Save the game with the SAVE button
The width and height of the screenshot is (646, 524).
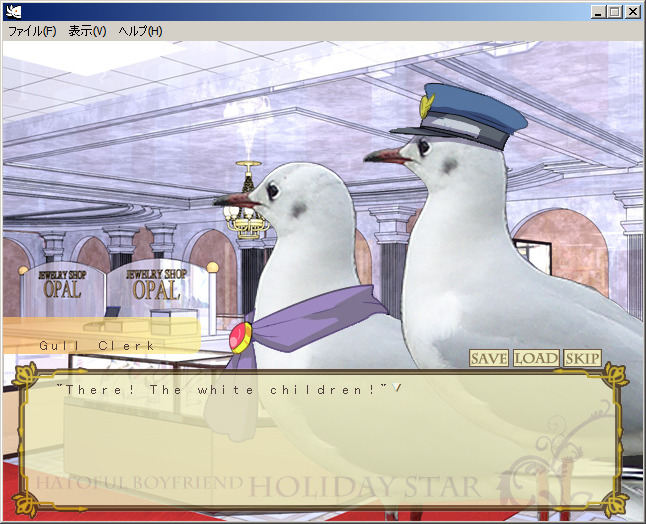pos(489,358)
